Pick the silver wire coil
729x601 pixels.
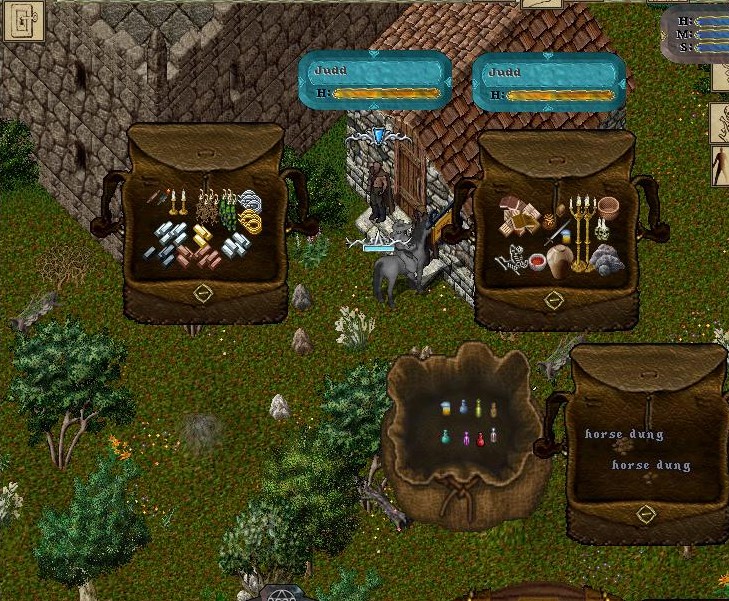[249, 200]
